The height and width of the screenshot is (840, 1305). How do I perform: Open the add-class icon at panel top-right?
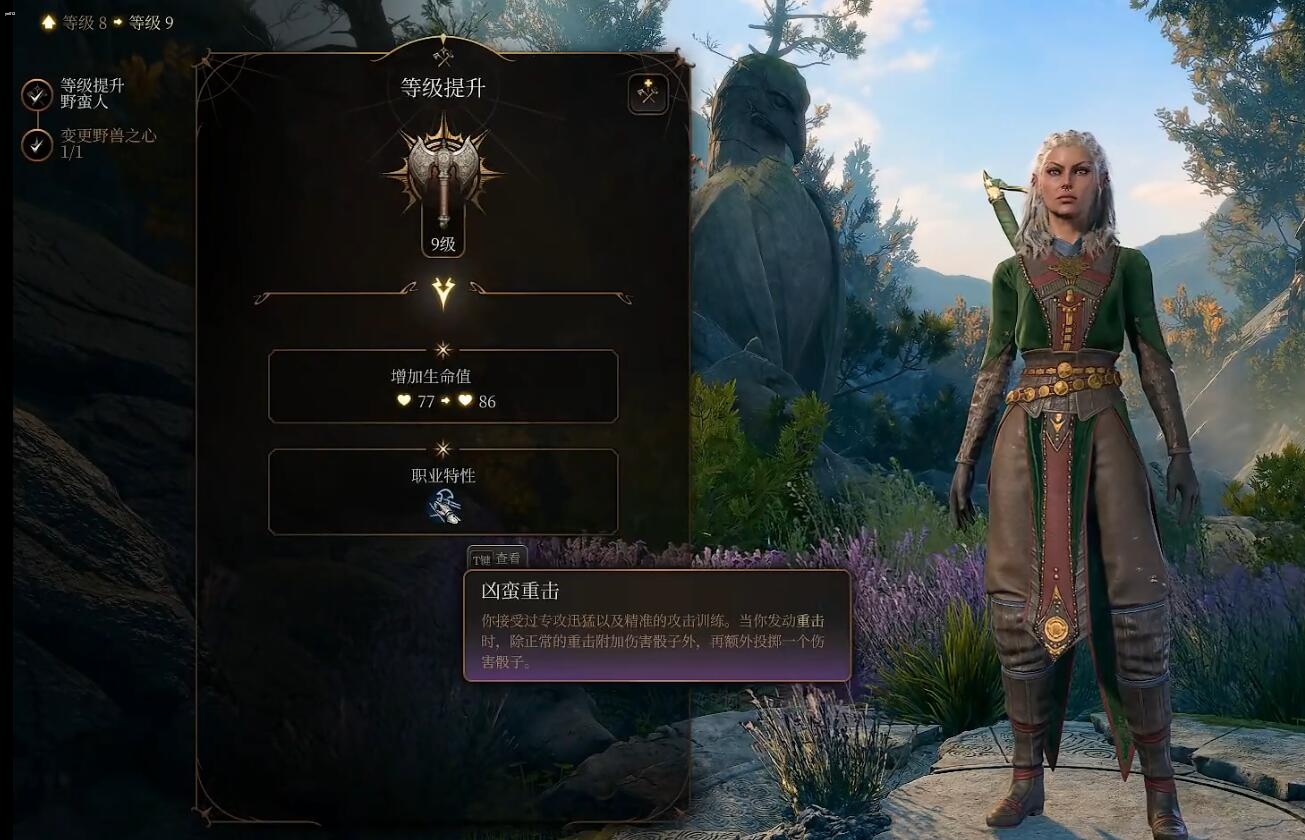[646, 92]
